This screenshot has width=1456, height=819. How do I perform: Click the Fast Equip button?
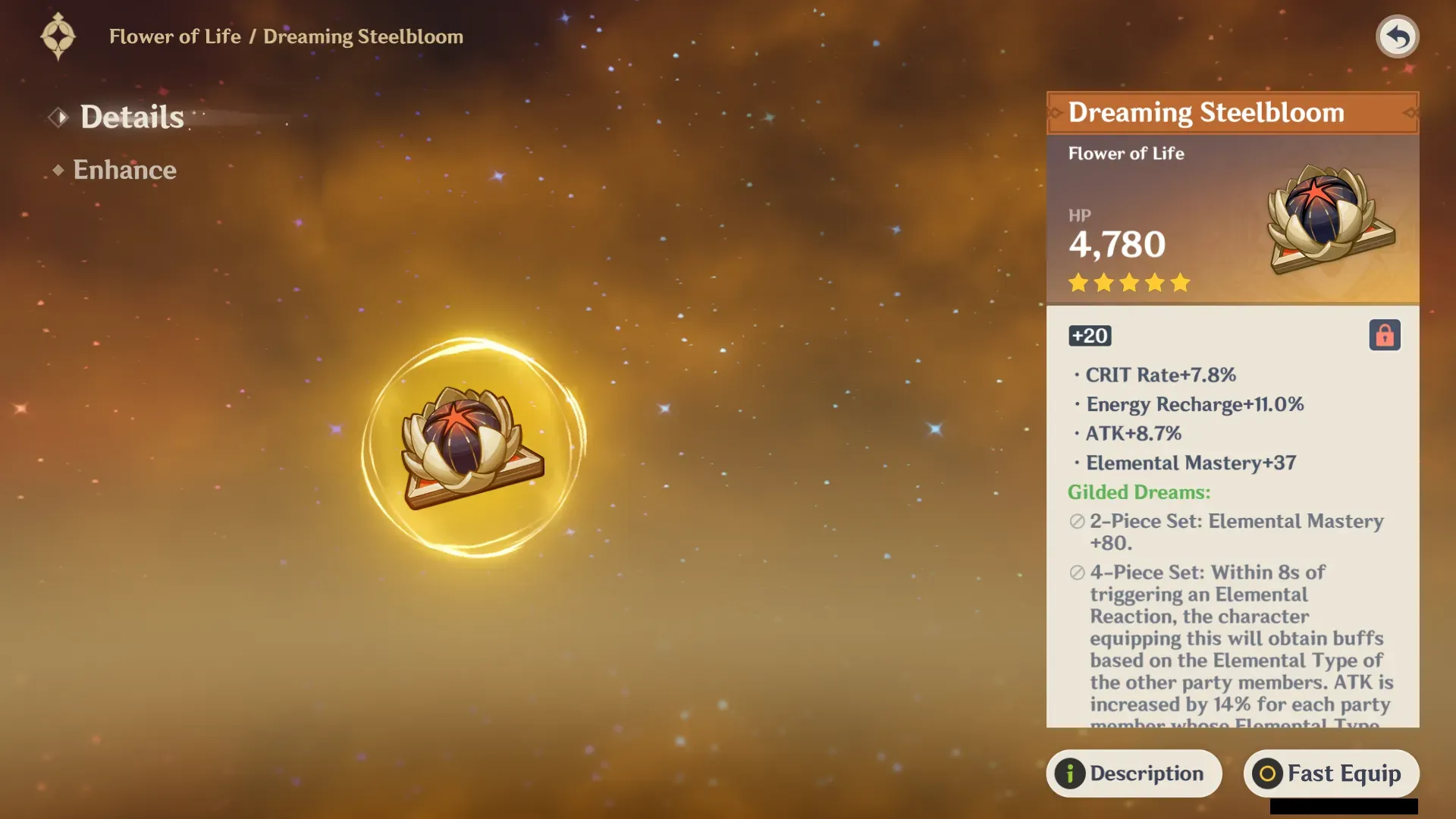click(1331, 773)
